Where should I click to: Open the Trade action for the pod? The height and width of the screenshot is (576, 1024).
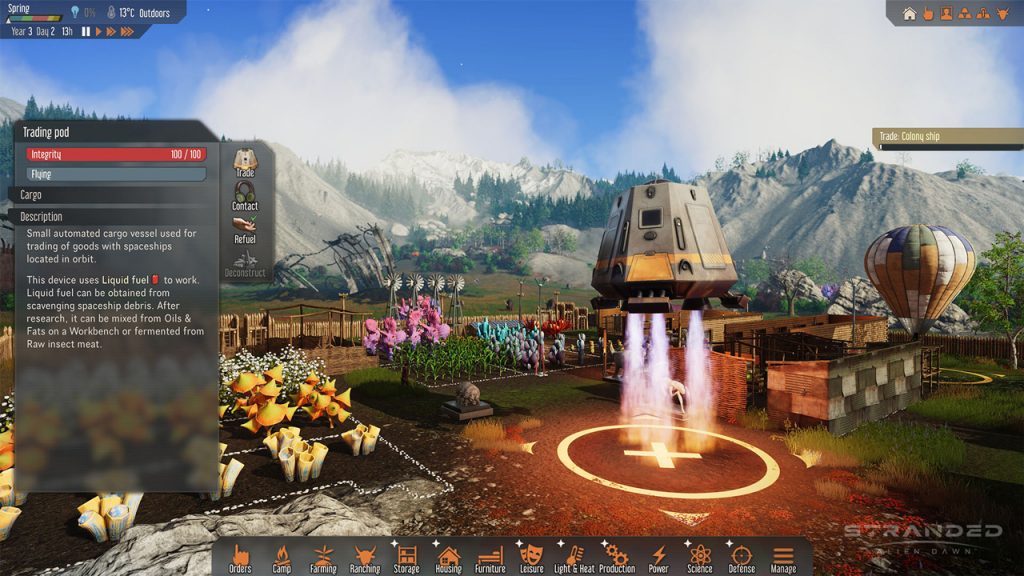245,162
